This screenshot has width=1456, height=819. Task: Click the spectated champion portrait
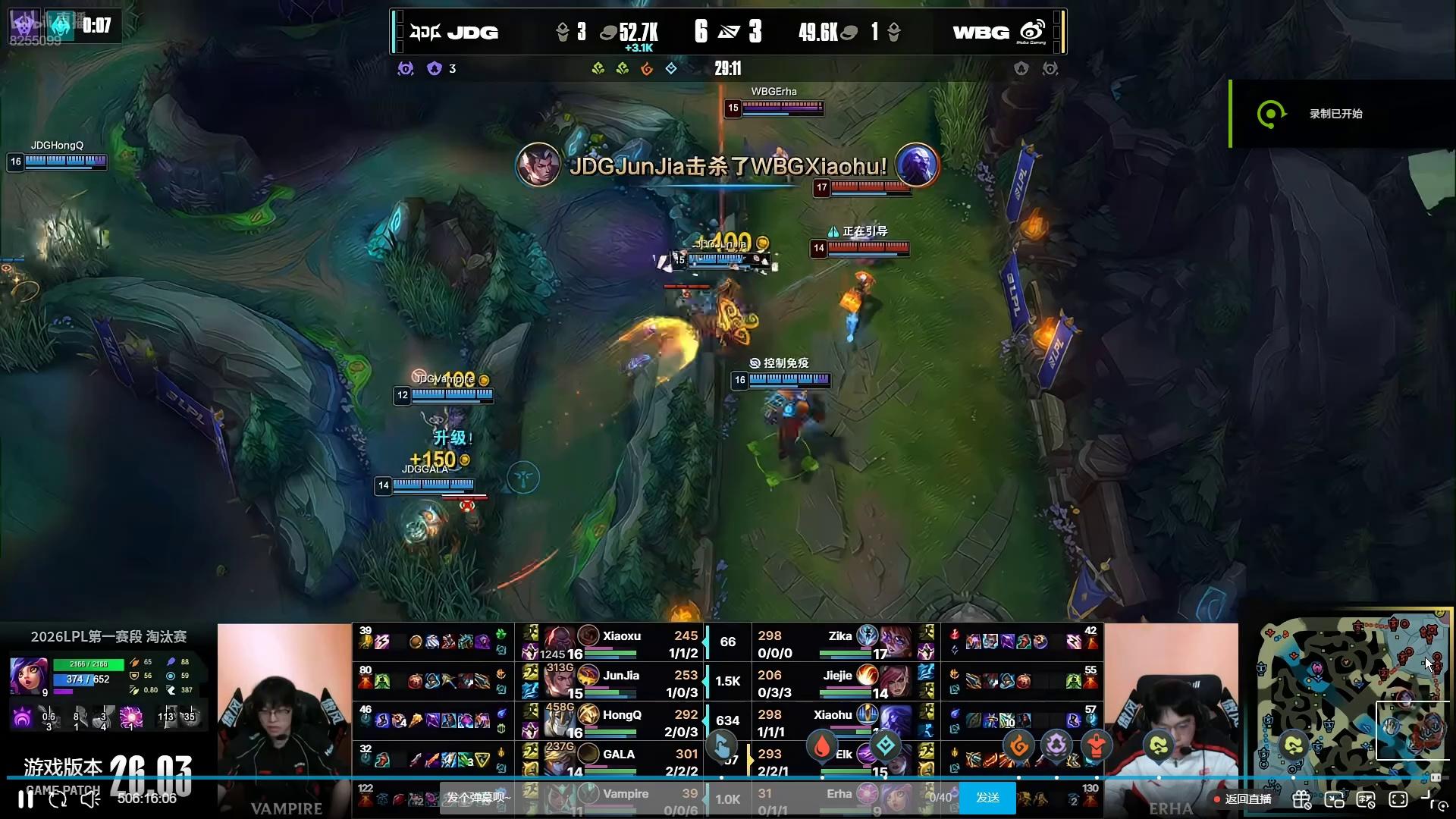tap(29, 676)
